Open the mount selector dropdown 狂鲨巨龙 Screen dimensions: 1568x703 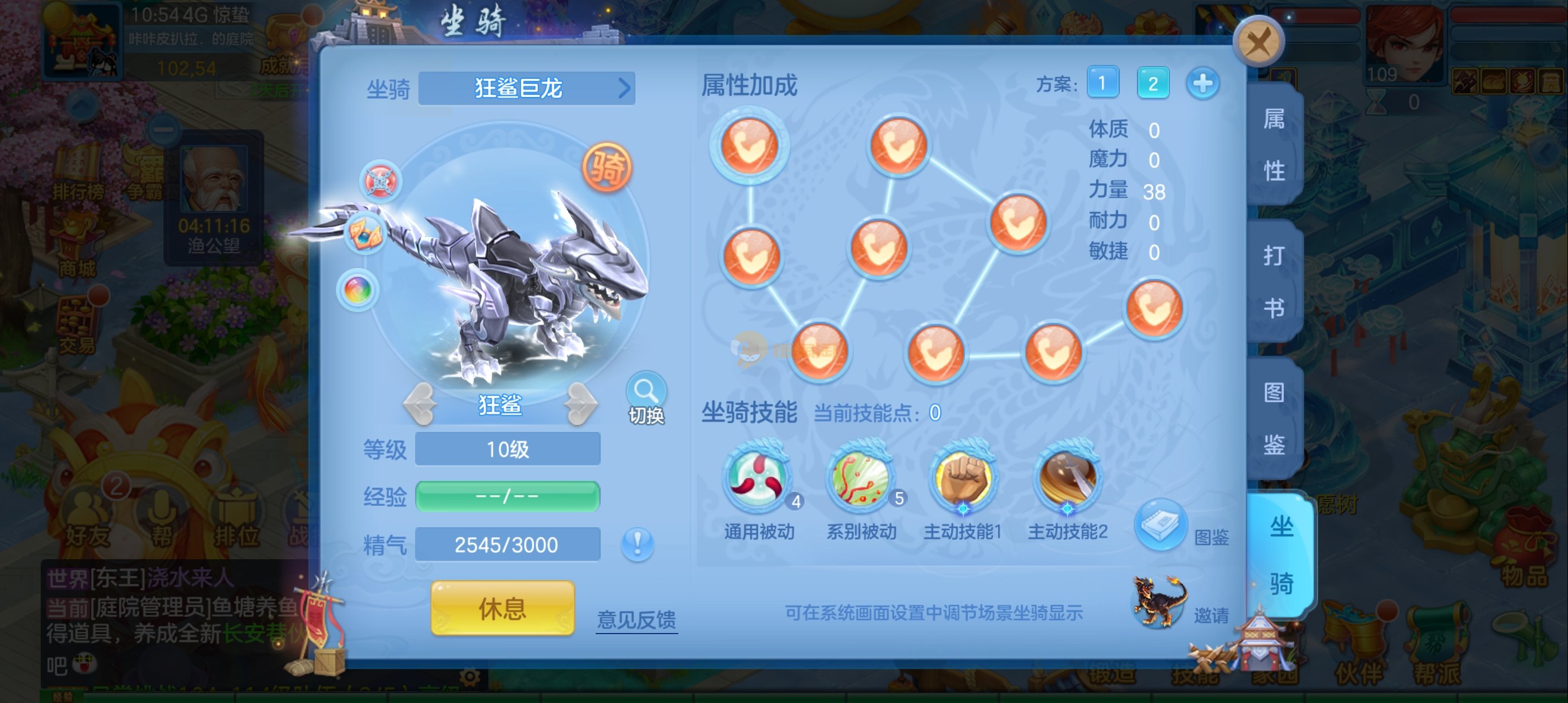[x=526, y=88]
